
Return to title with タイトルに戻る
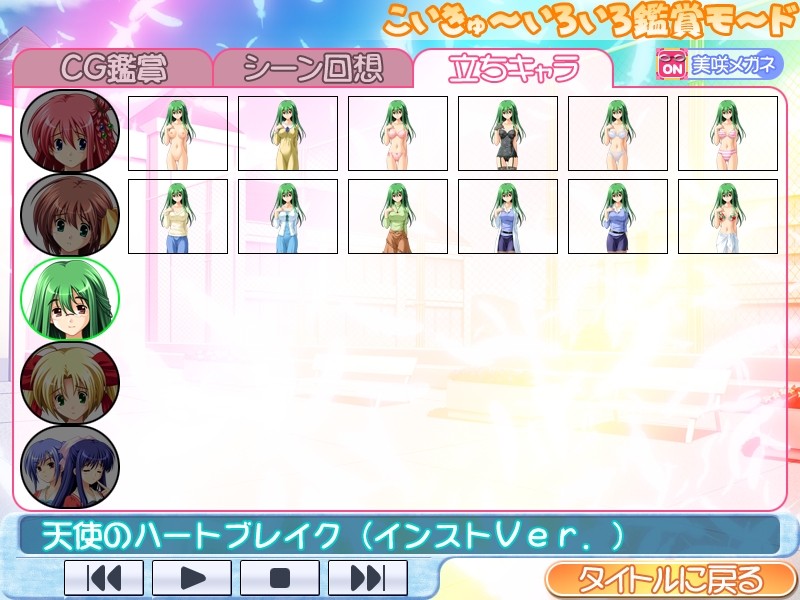669,579
